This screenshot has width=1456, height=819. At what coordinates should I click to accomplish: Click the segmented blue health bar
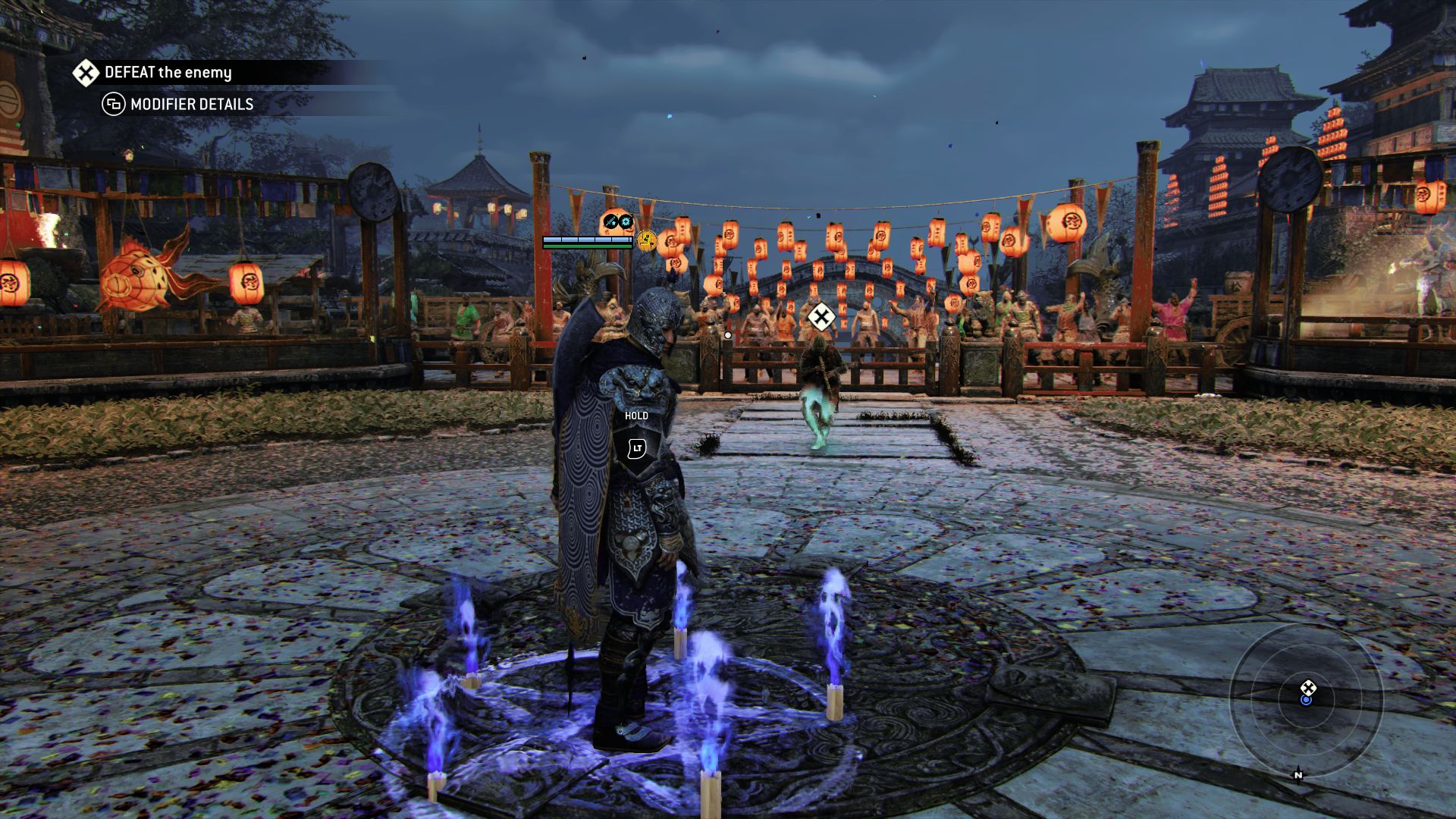(588, 241)
